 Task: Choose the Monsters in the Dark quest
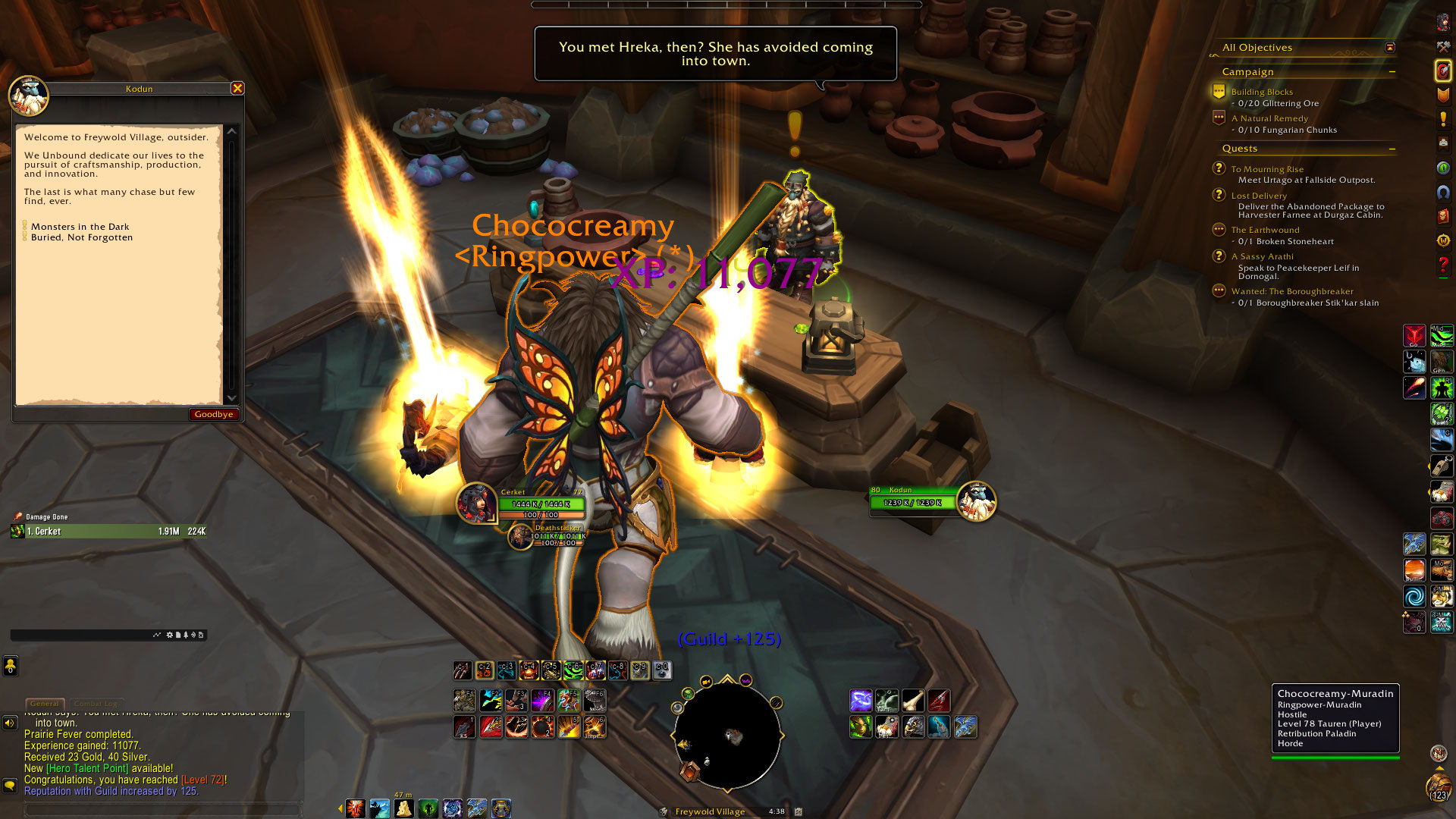click(80, 227)
